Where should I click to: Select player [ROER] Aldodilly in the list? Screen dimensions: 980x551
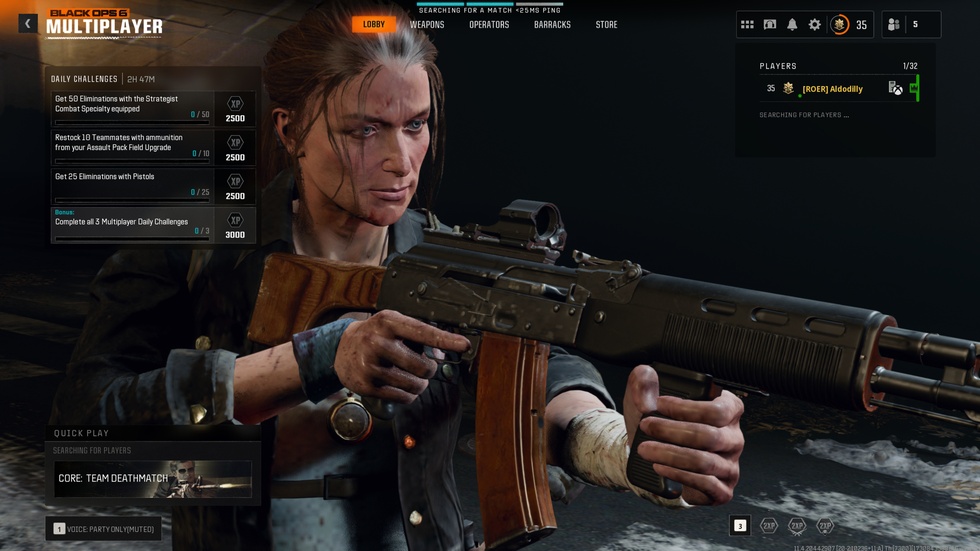tap(832, 89)
